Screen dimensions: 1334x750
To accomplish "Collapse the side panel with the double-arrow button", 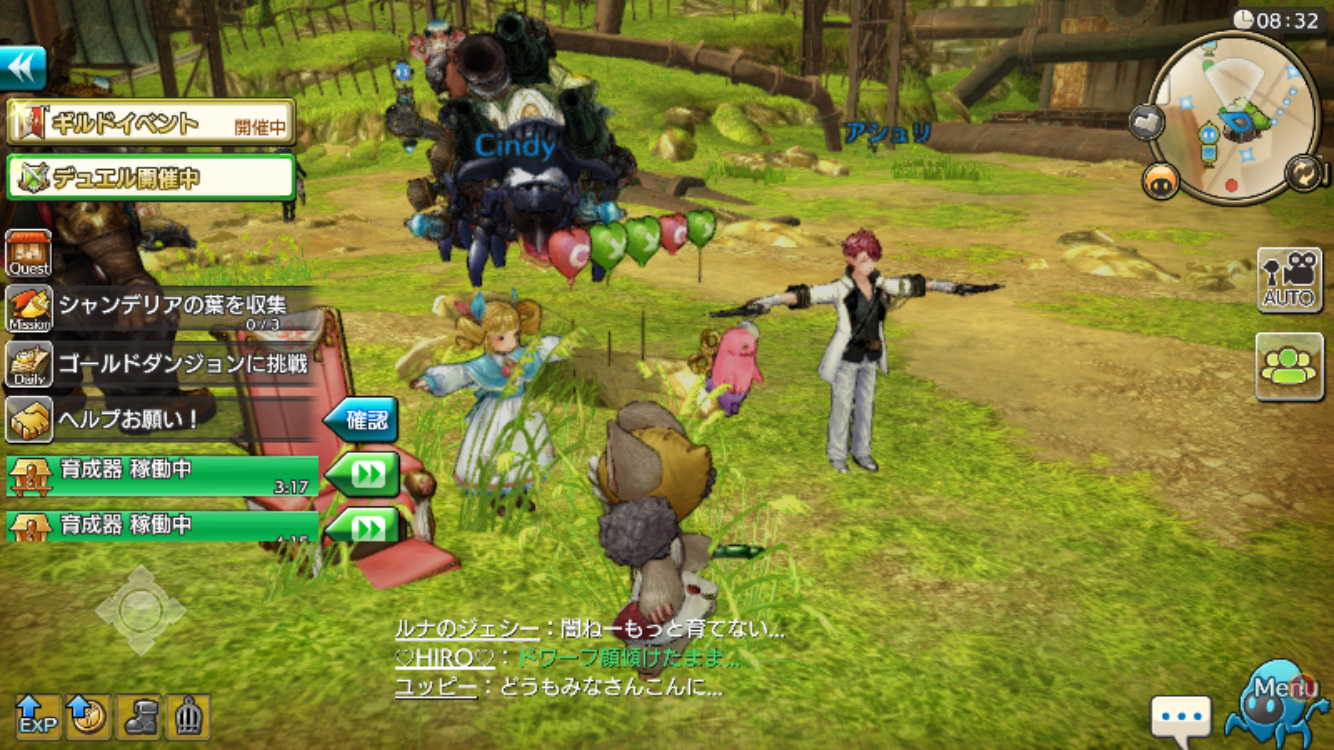I will [24, 68].
